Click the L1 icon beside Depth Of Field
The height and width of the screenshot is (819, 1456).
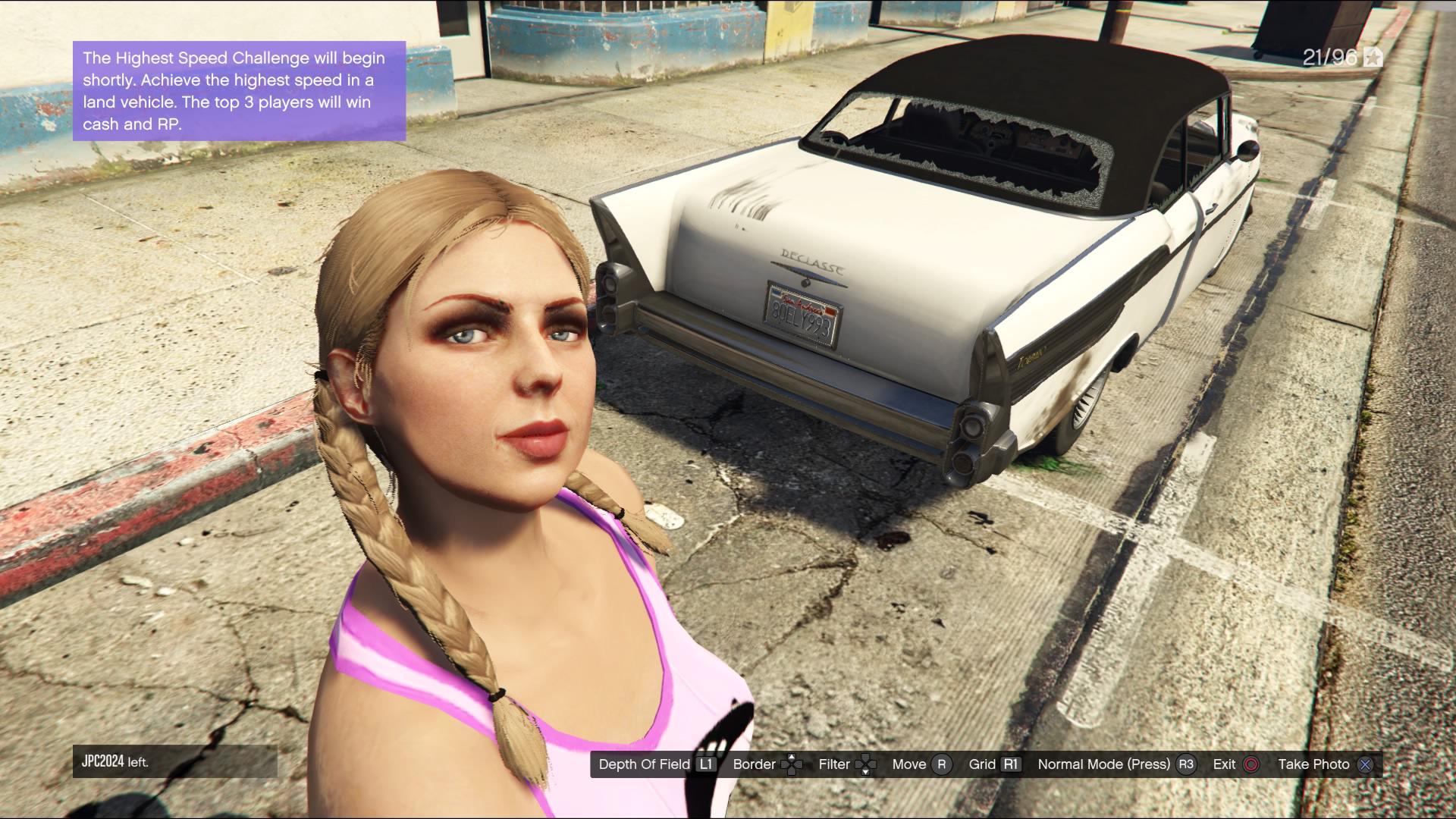705,764
